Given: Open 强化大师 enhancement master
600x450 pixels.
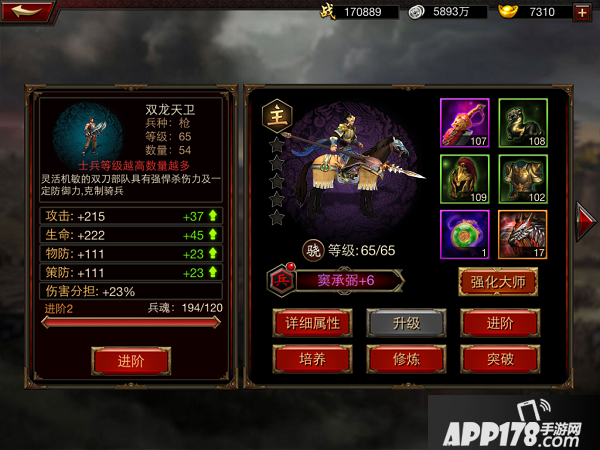Looking at the screenshot, I should 497,280.
